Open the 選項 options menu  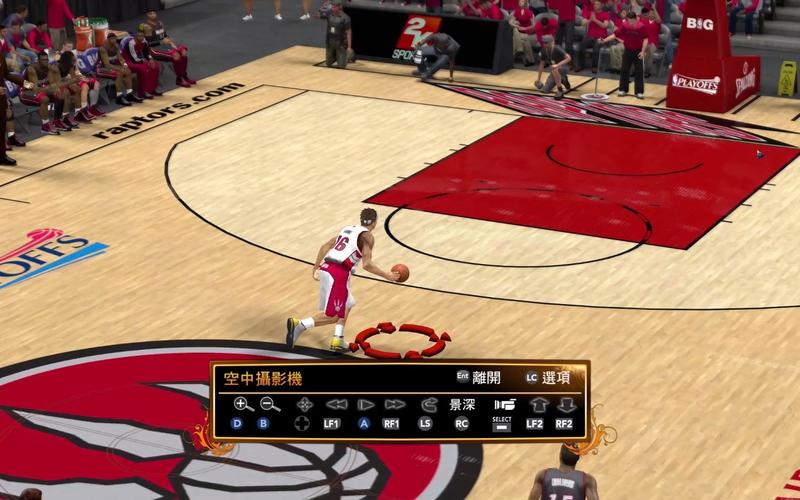point(551,377)
